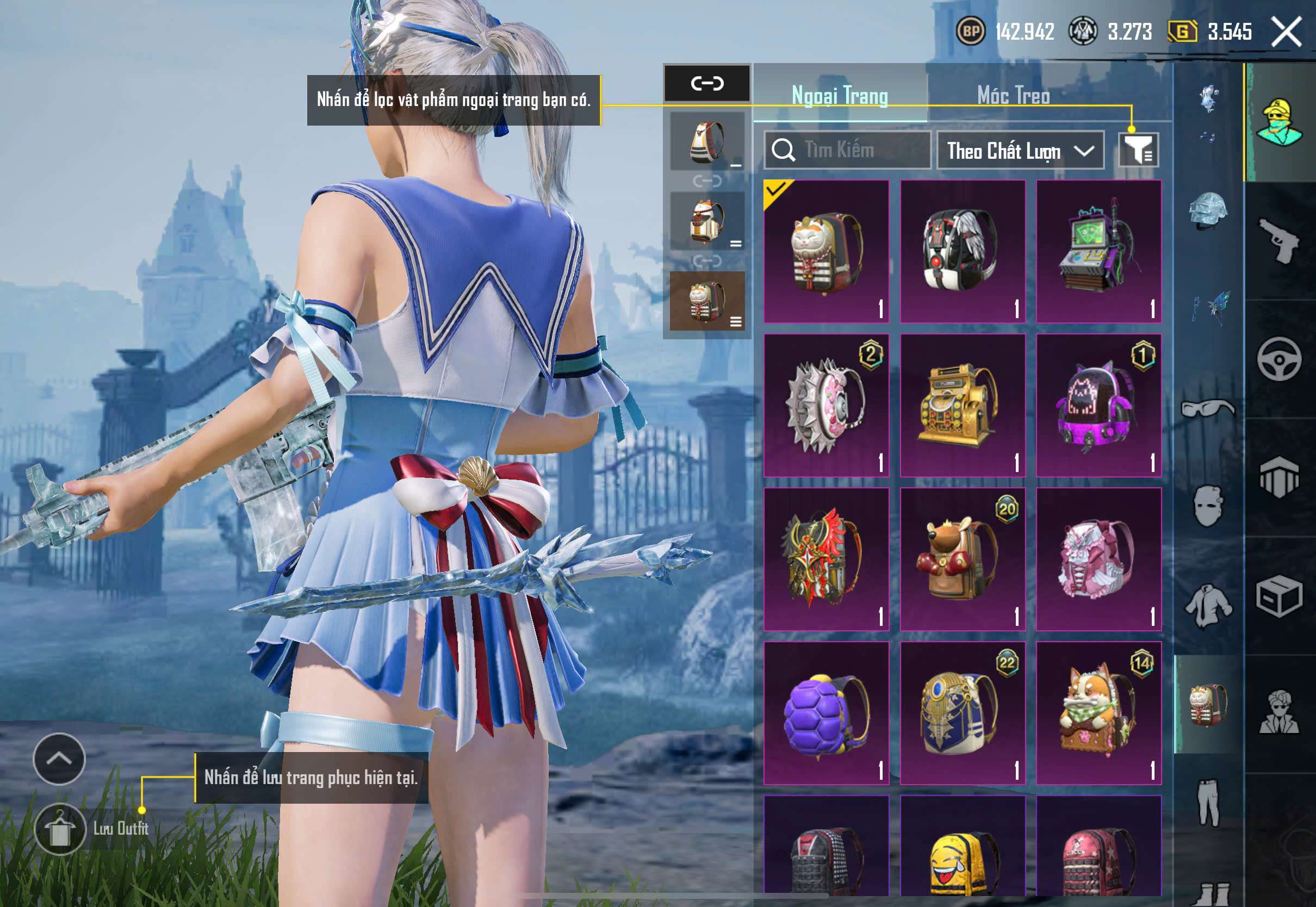This screenshot has height=907, width=1316.
Task: Save current outfit with Lưu Outfit
Action: [60, 829]
